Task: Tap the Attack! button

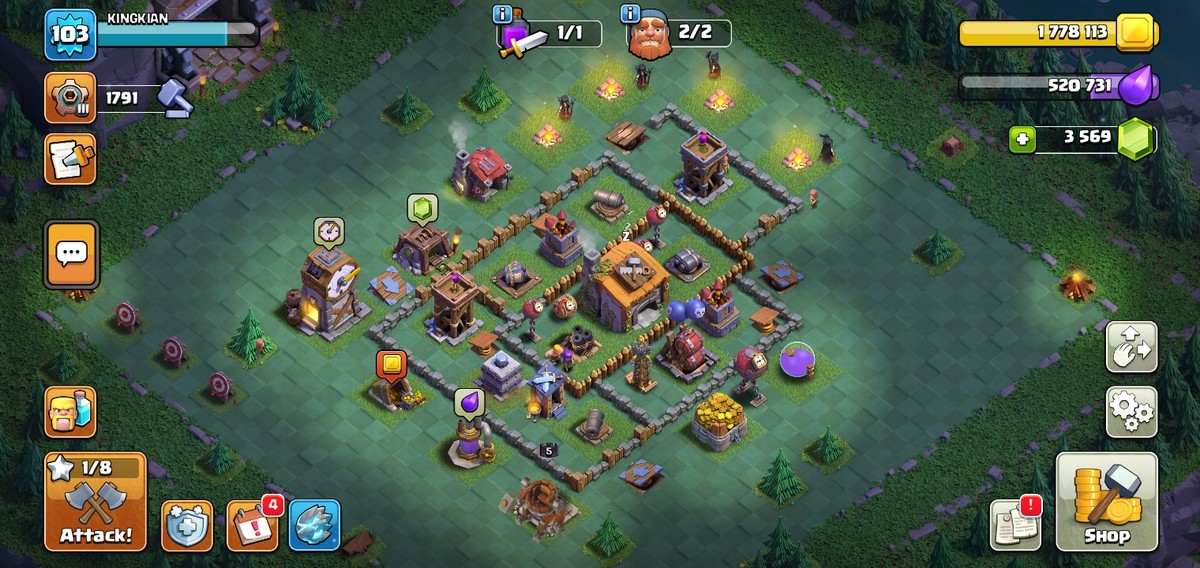Action: point(95,501)
